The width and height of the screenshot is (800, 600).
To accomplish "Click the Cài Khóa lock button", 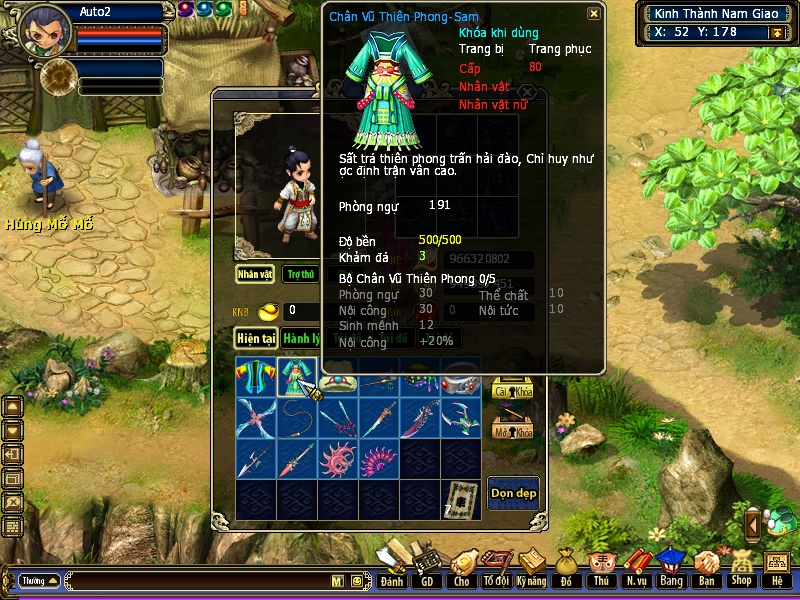I will pos(512,391).
